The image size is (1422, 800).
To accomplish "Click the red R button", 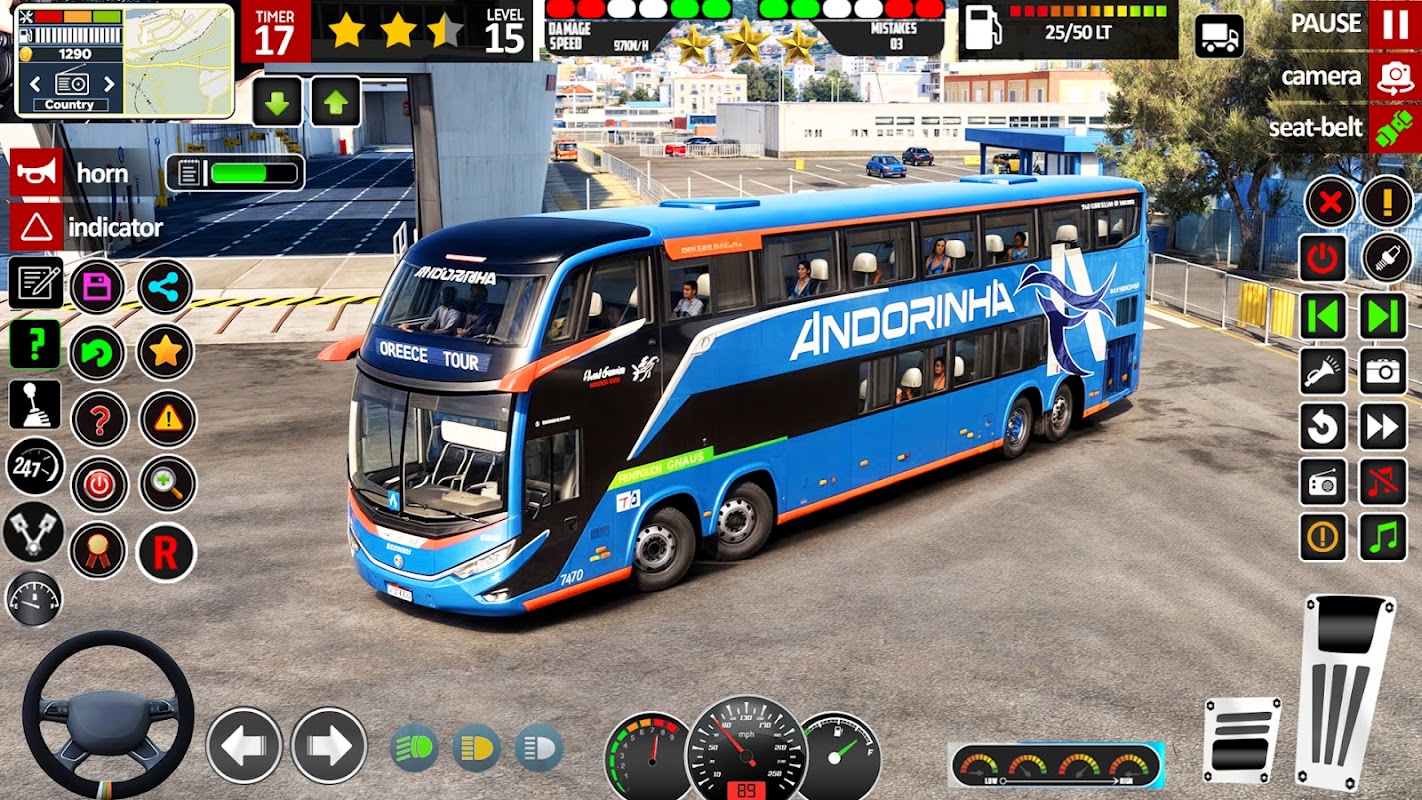I will 166,552.
